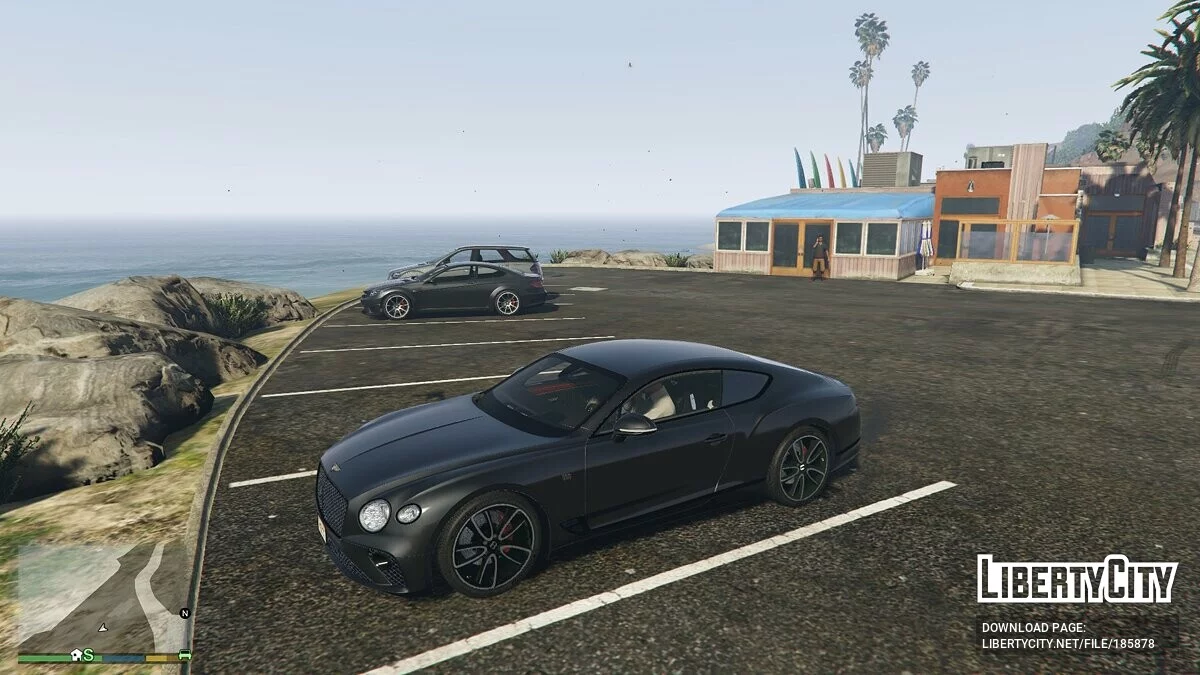1200x675 pixels.
Task: Select the green car blip on minimap
Action: coord(184,655)
